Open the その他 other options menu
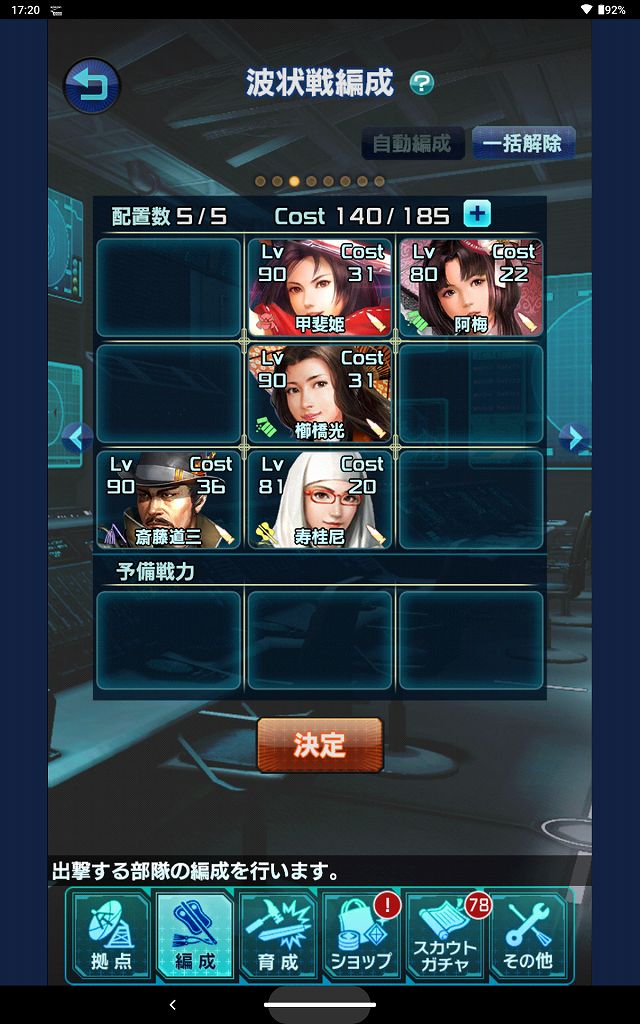 click(x=530, y=935)
